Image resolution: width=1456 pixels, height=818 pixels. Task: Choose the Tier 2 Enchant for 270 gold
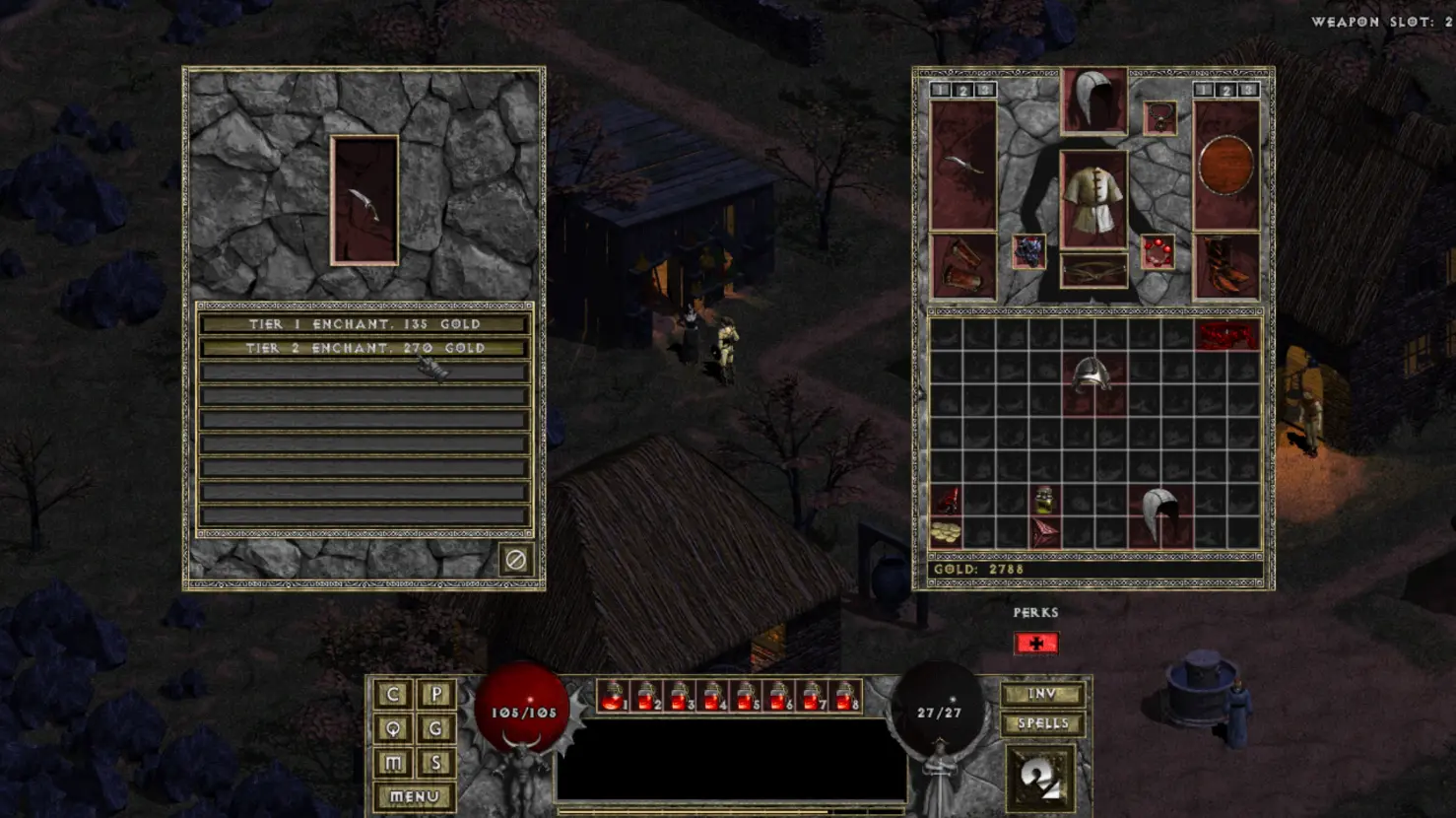click(x=364, y=348)
